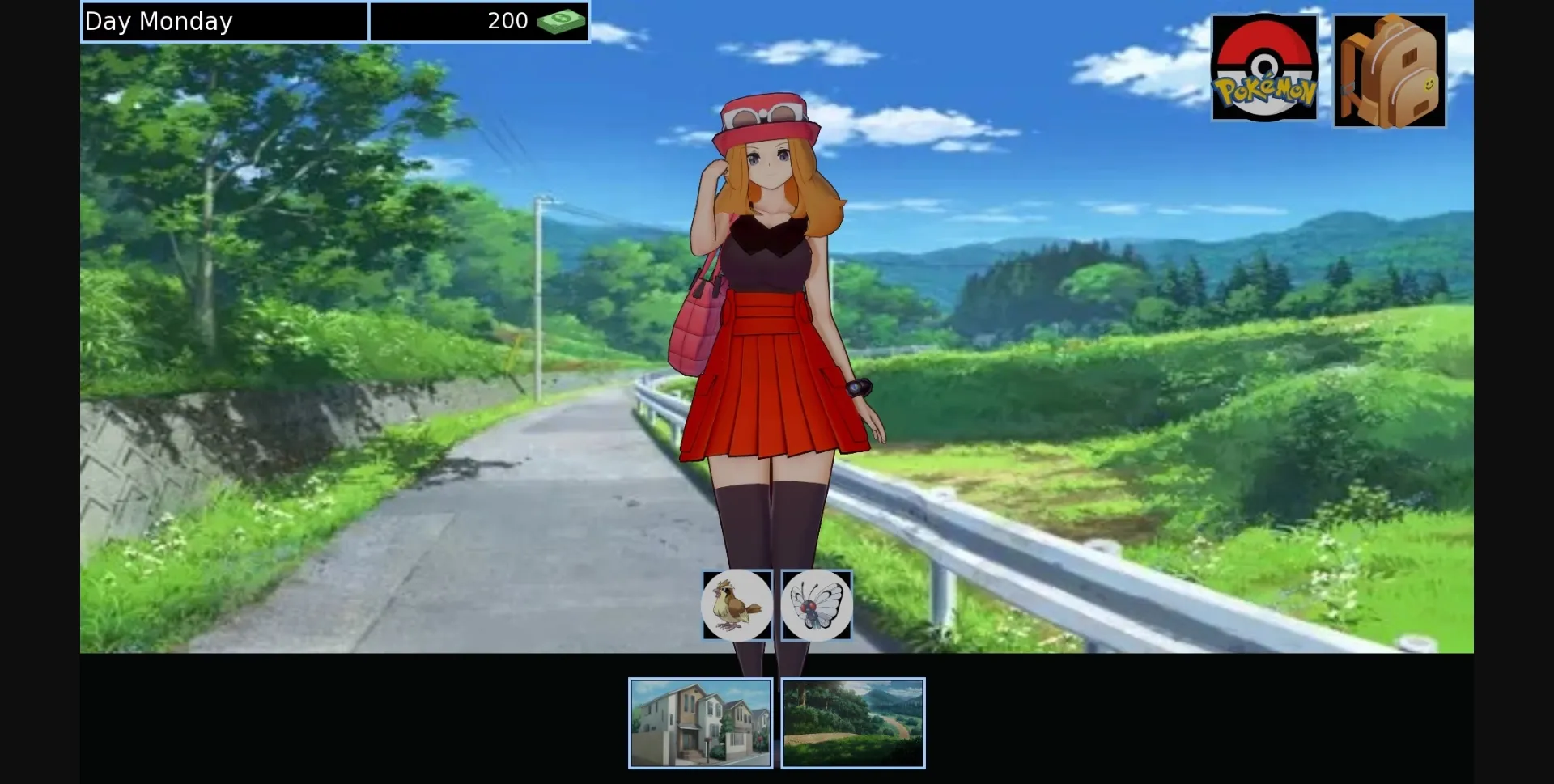Select the house neighborhood thumbnail
Viewport: 1554px width, 784px height.
coord(701,723)
